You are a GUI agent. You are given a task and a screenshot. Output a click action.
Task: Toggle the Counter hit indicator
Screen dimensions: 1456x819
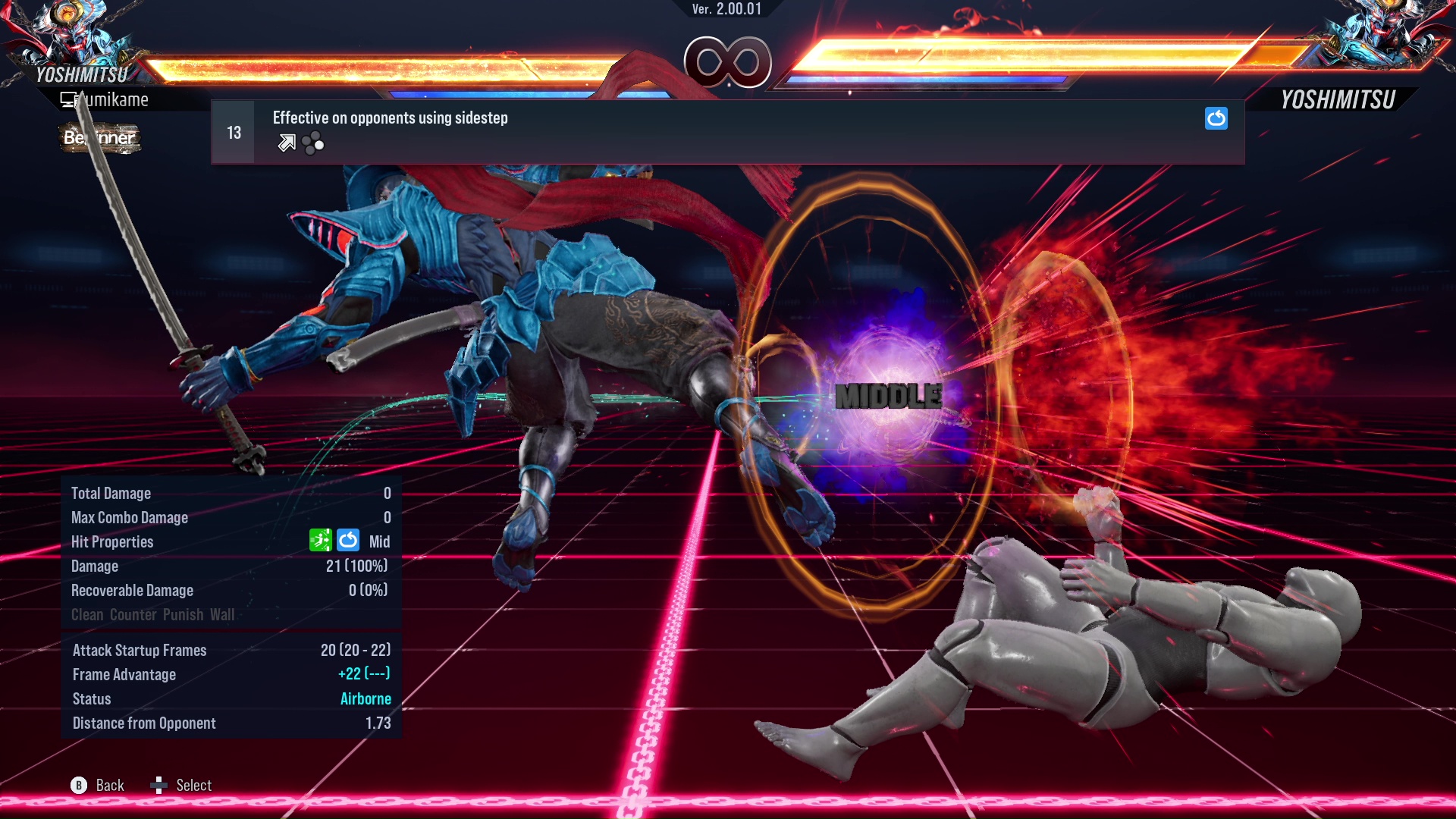click(x=133, y=615)
